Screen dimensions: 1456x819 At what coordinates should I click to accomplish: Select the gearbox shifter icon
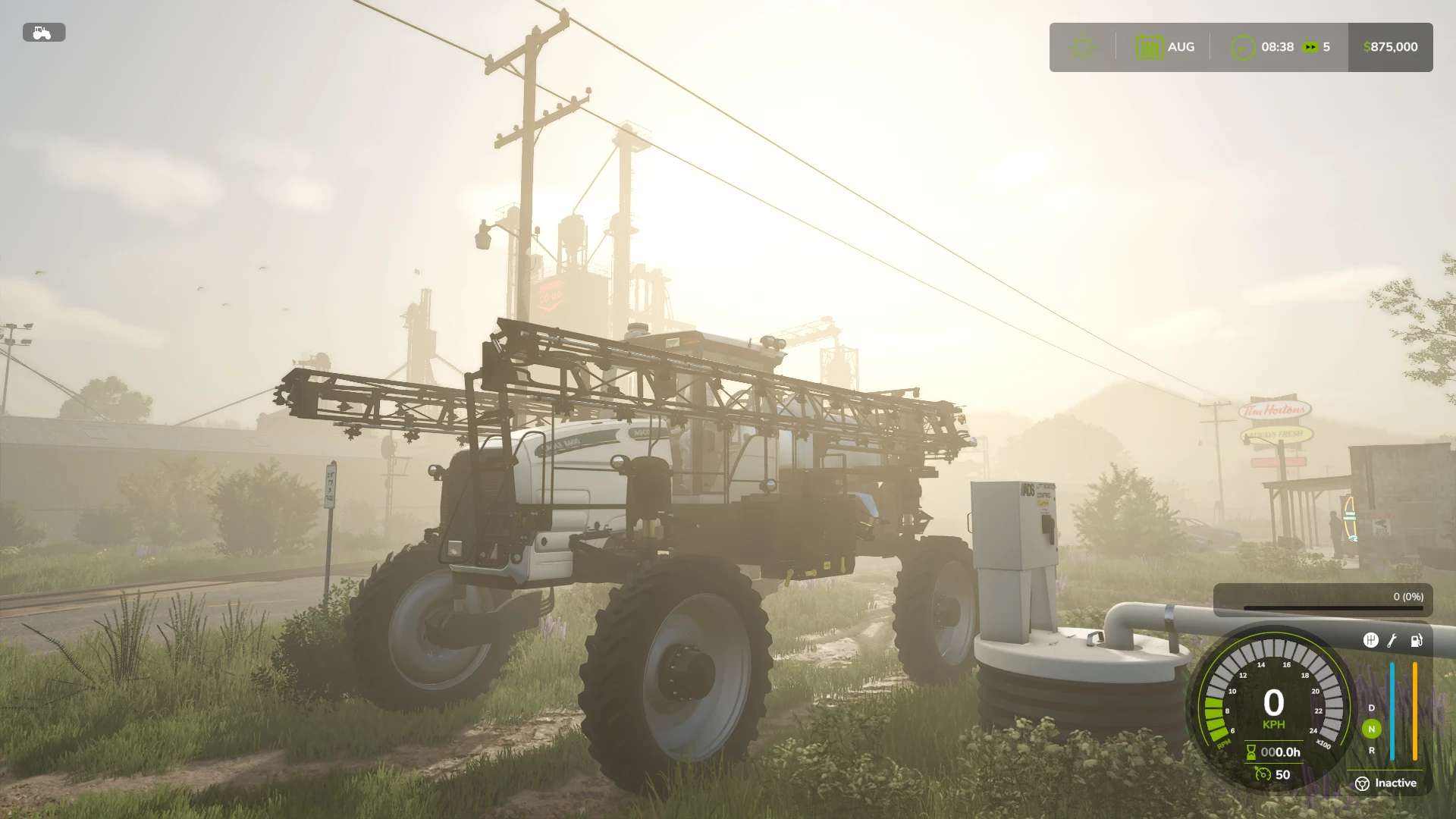[1371, 641]
